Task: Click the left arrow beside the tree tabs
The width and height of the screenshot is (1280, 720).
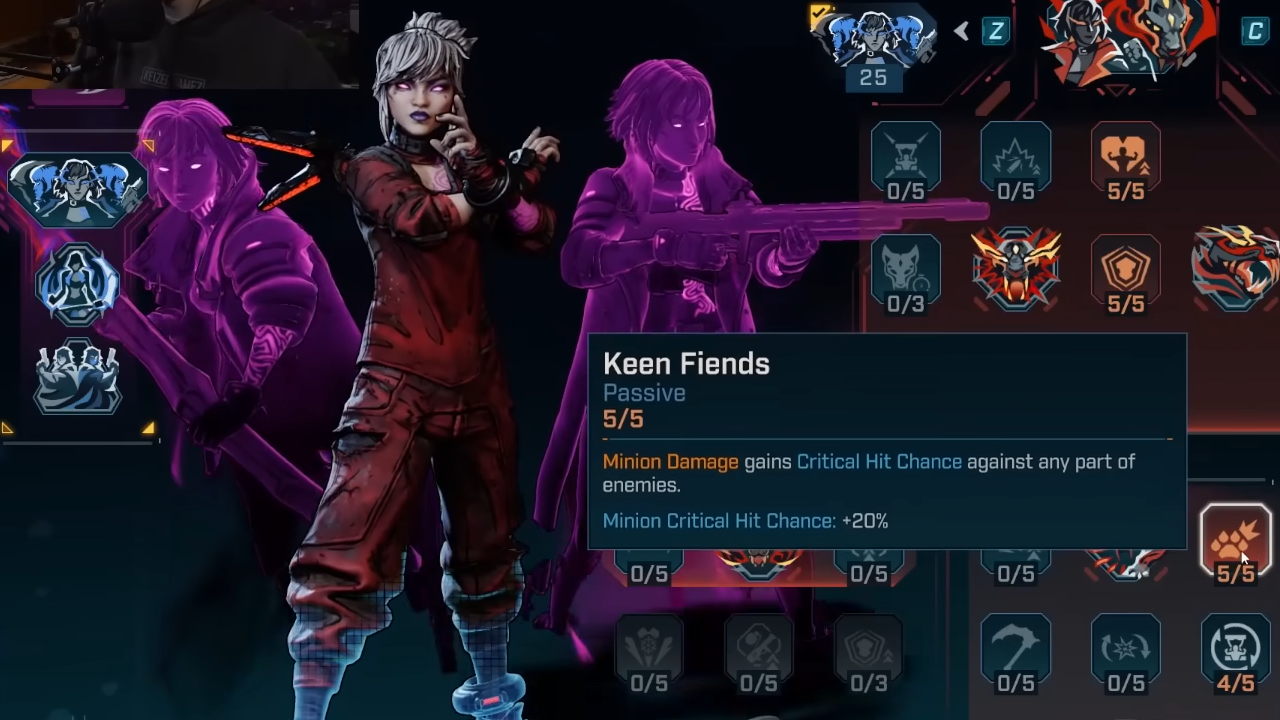Action: (x=961, y=32)
